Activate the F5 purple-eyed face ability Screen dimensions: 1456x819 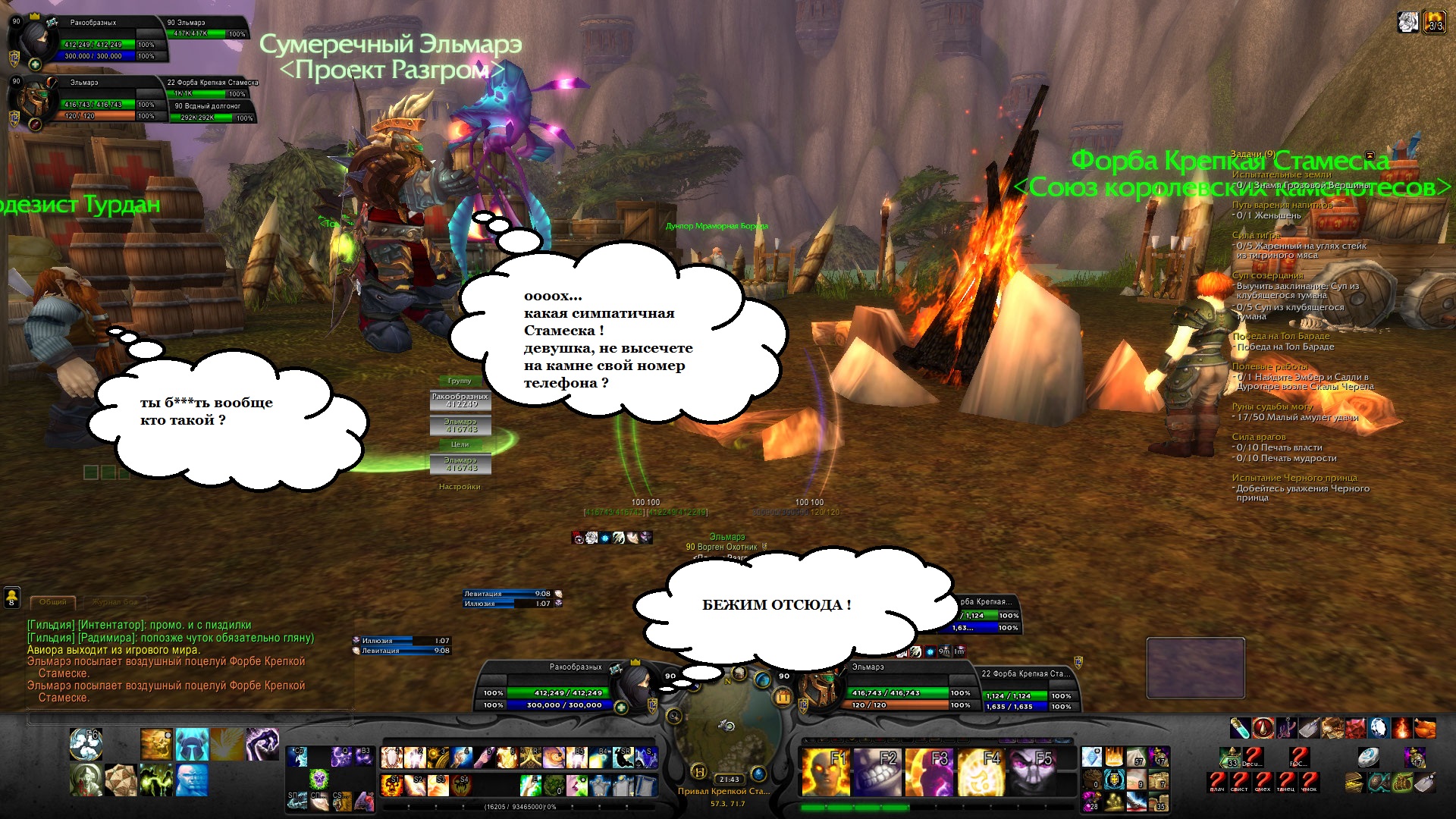point(1033,771)
